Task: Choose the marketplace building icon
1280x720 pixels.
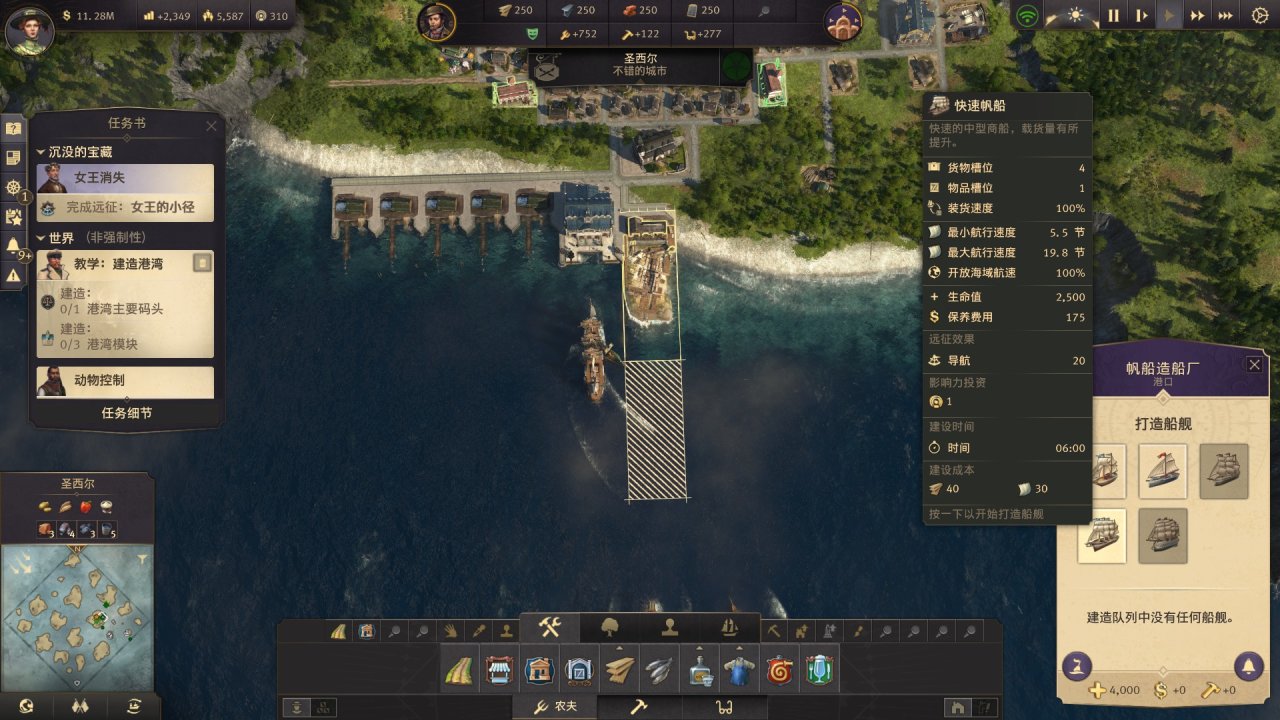Action: (498, 670)
